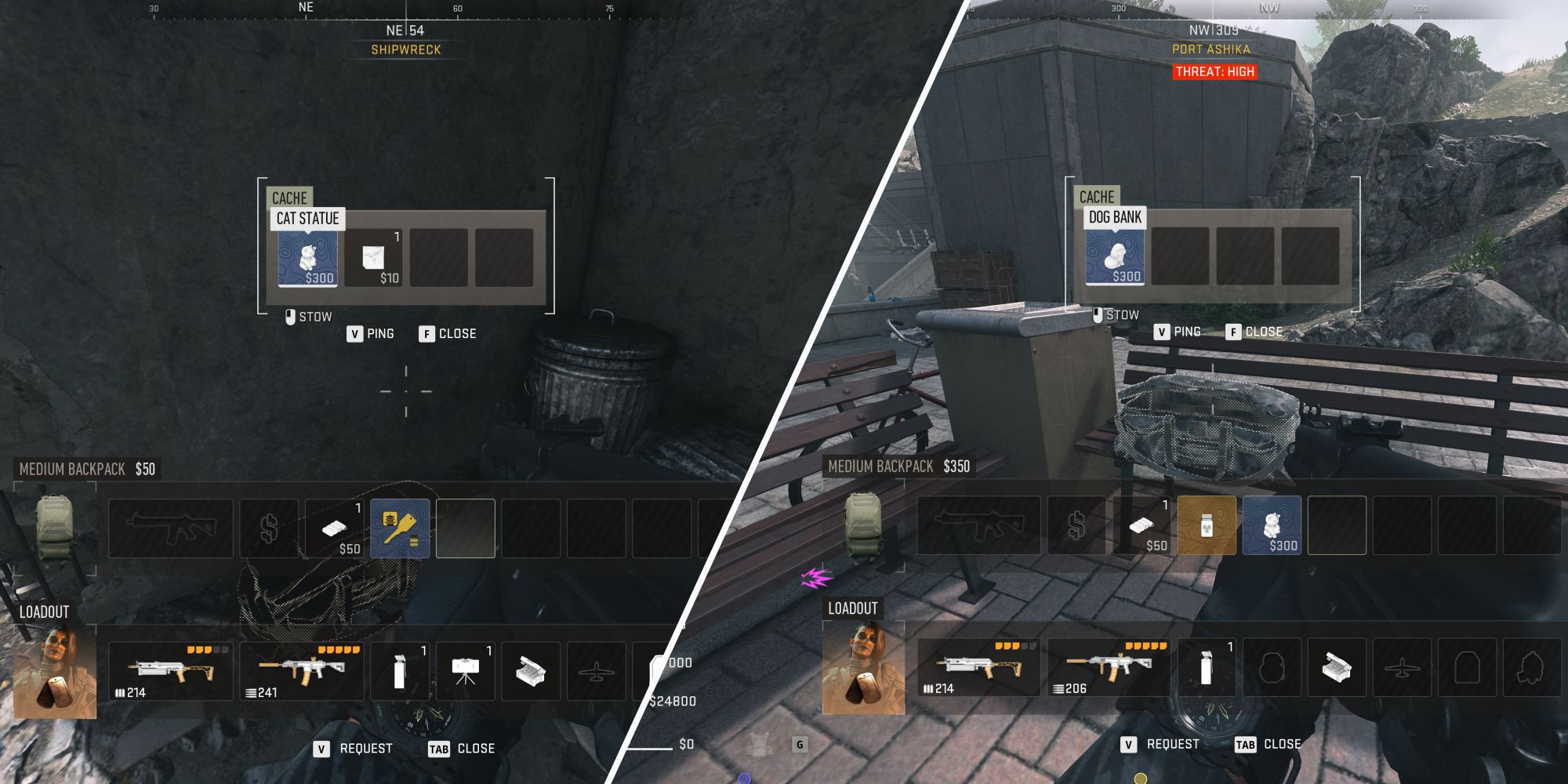The image size is (1568, 784).
Task: Take the $10 cash from the Shipwreck cache
Action: pos(378,259)
